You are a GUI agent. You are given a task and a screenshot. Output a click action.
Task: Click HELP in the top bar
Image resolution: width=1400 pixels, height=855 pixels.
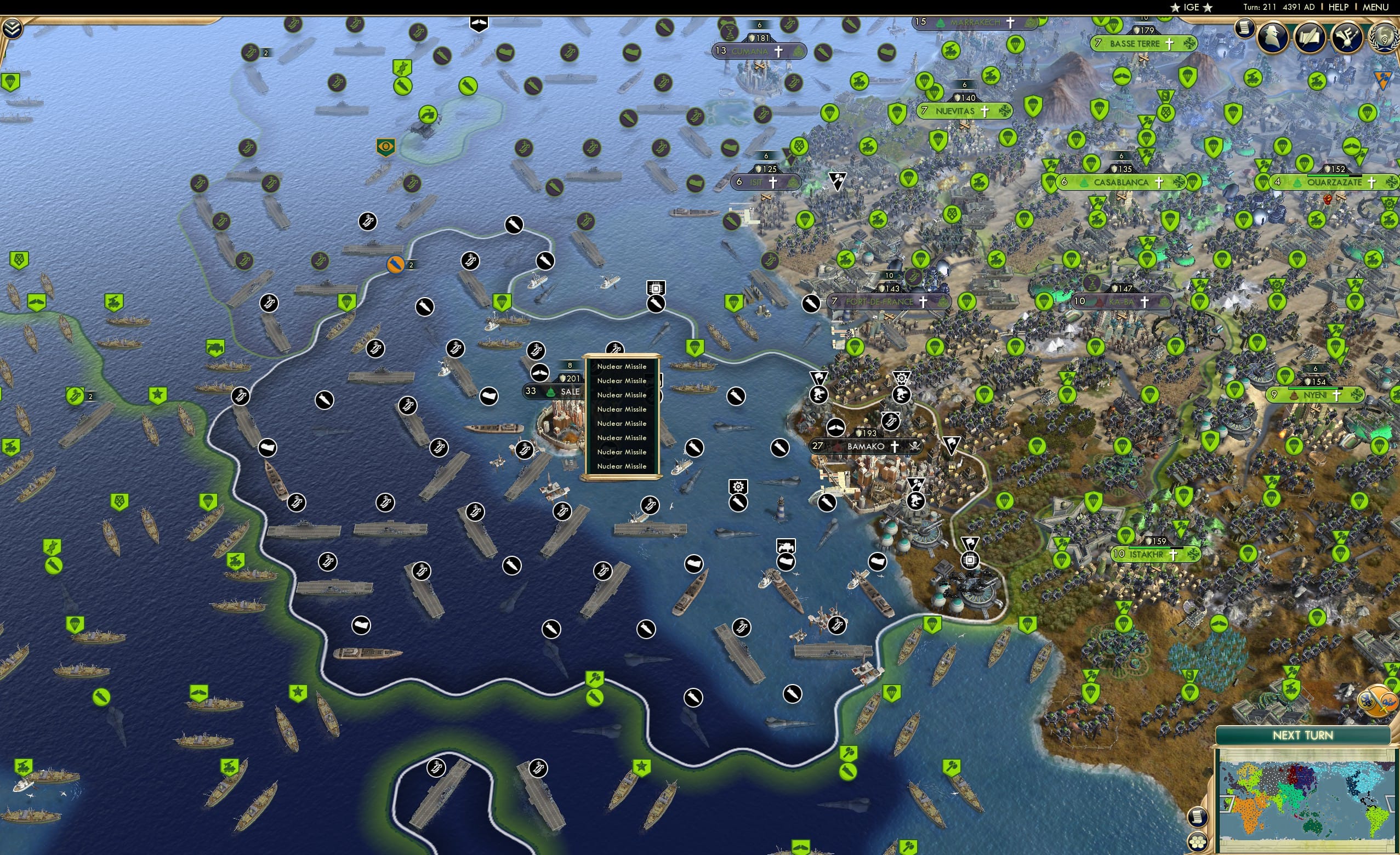(x=1340, y=7)
